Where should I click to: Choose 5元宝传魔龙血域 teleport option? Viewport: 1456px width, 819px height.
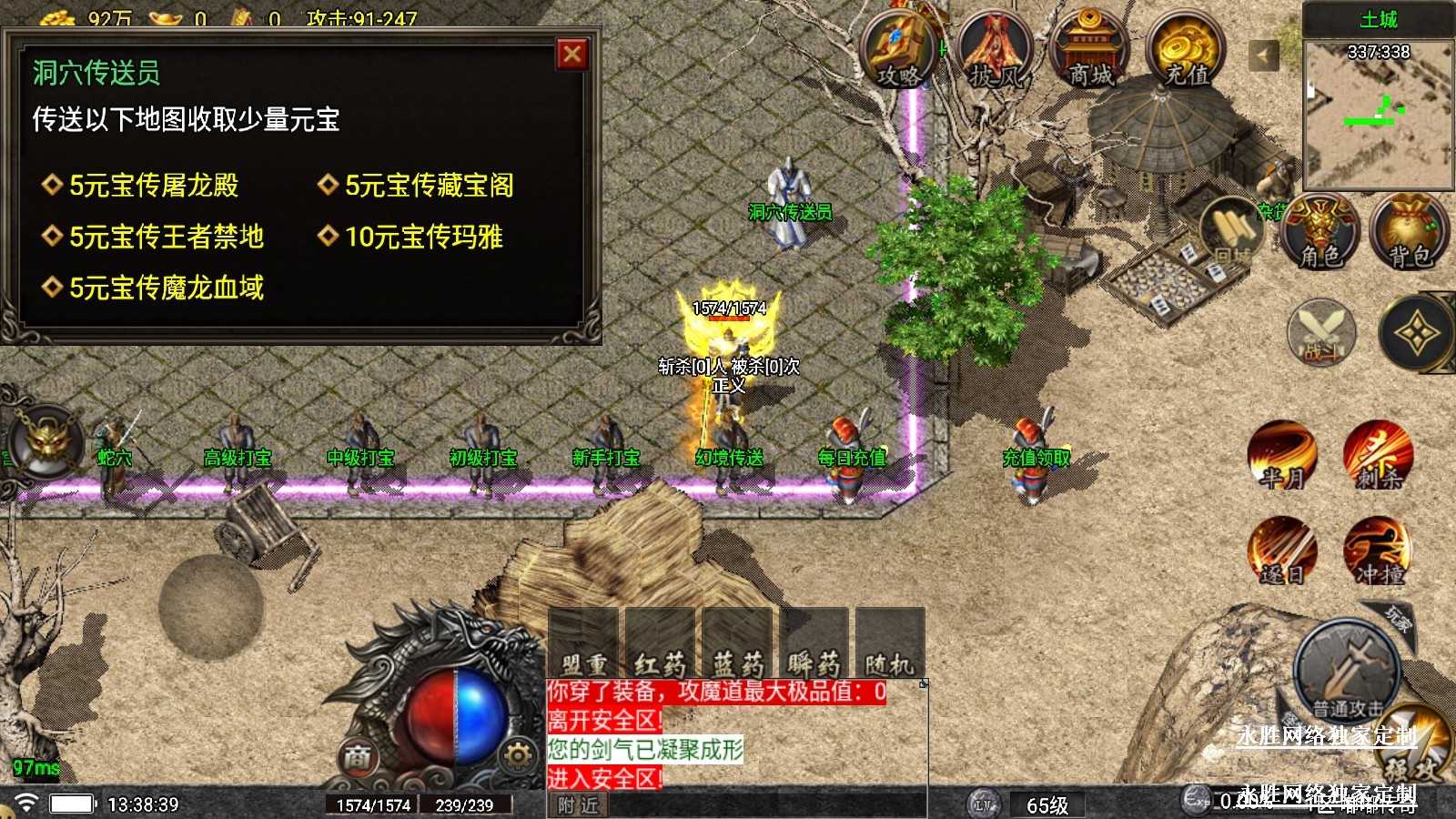(166, 288)
